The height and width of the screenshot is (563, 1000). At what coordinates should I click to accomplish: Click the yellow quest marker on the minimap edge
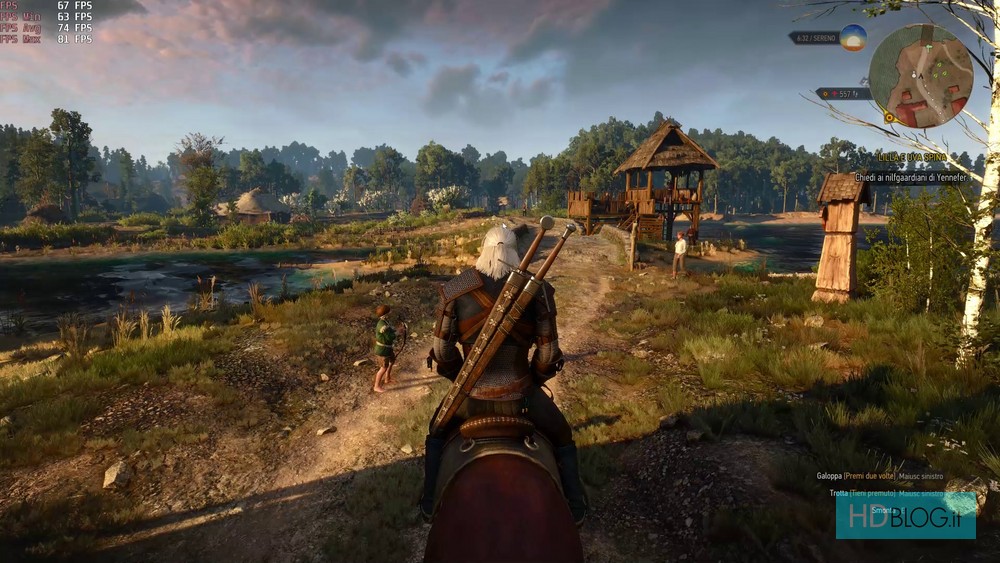pyautogui.click(x=889, y=117)
